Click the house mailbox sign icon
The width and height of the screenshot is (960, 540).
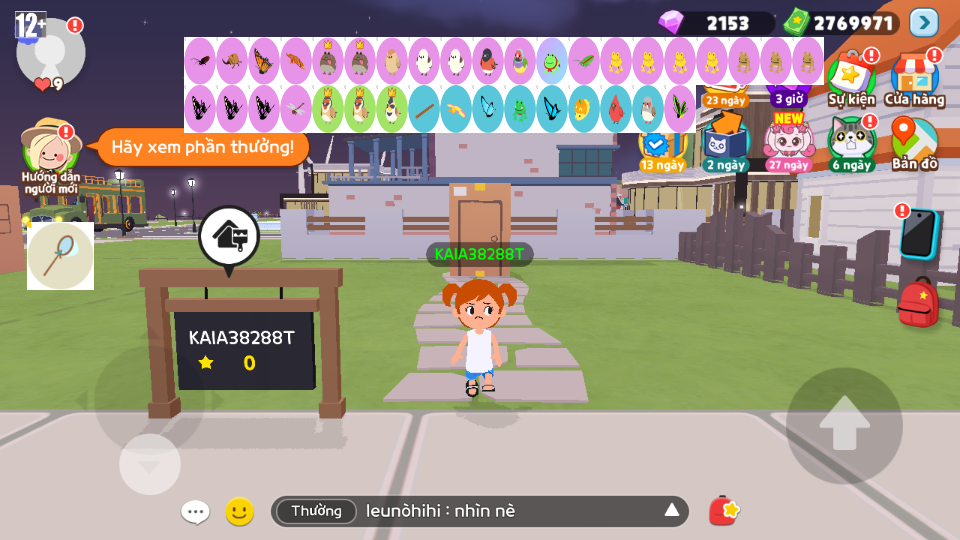click(229, 236)
